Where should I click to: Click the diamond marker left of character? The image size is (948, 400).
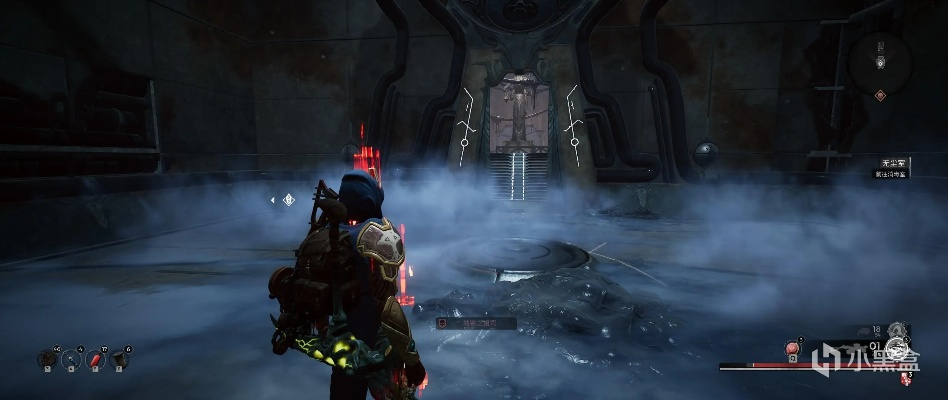point(288,199)
